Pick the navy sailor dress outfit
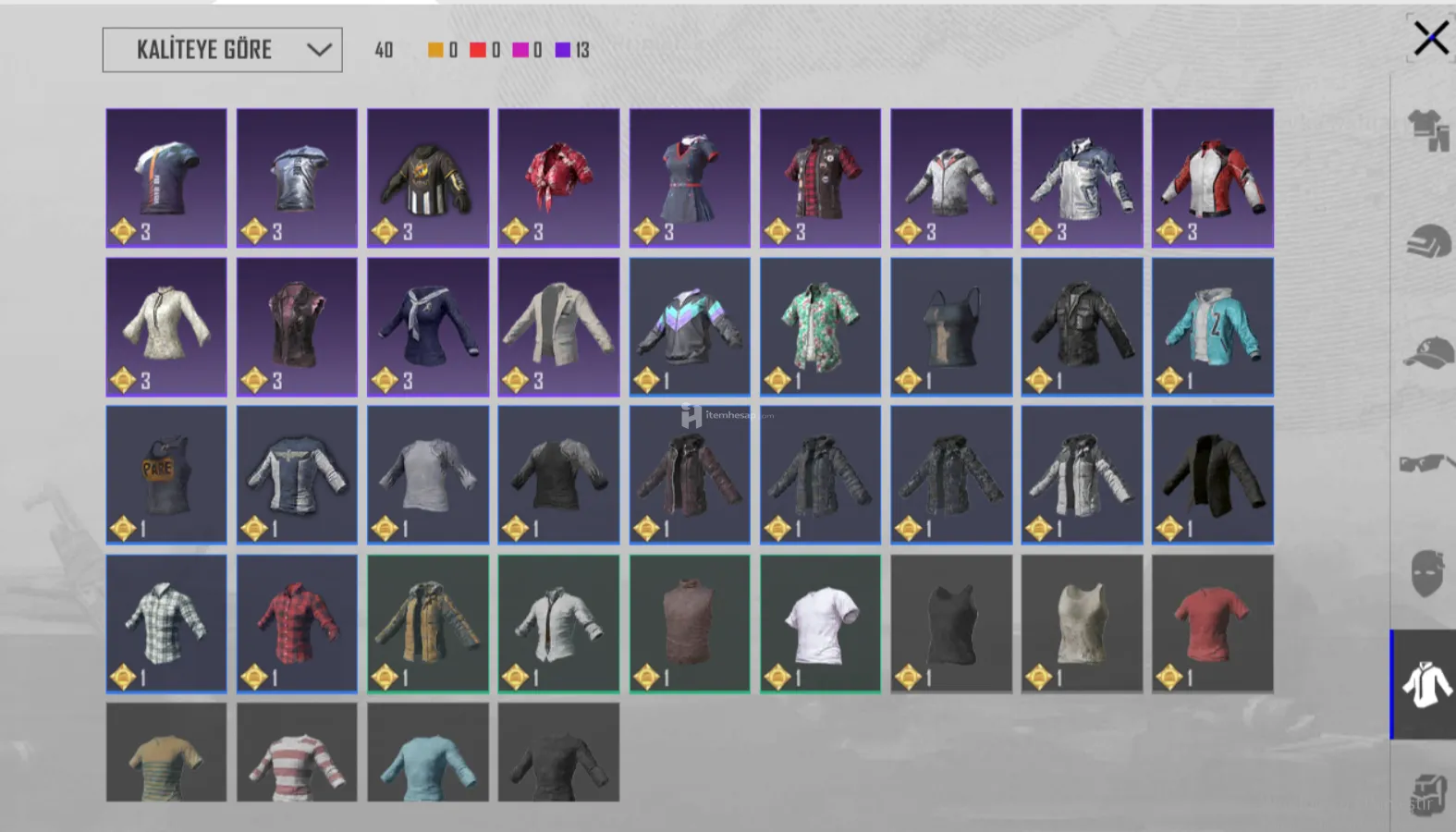The width and height of the screenshot is (1456, 832). click(x=690, y=177)
